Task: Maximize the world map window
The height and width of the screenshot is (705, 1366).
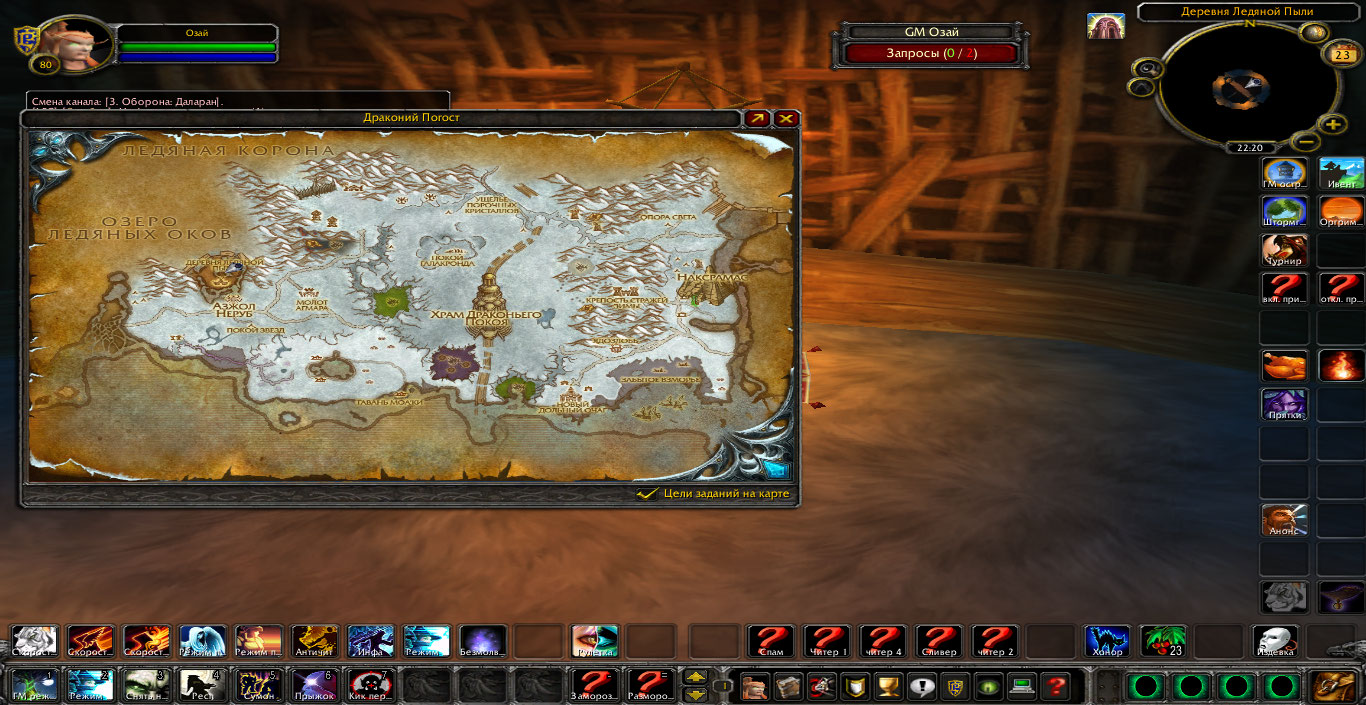Action: (x=758, y=118)
